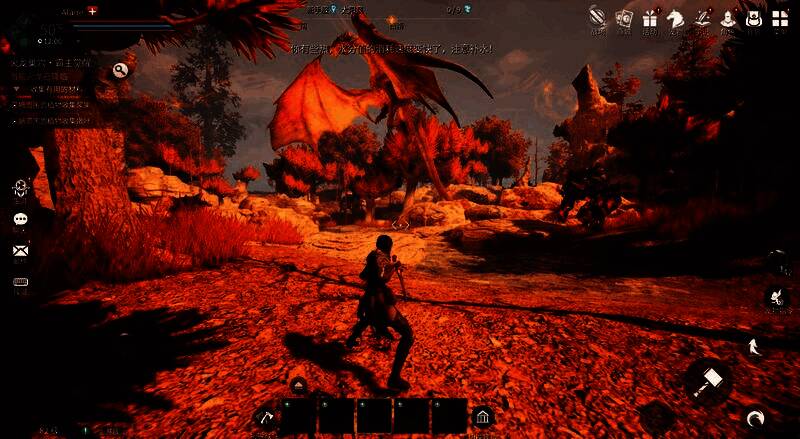Open the gift box rewards

(x=651, y=18)
